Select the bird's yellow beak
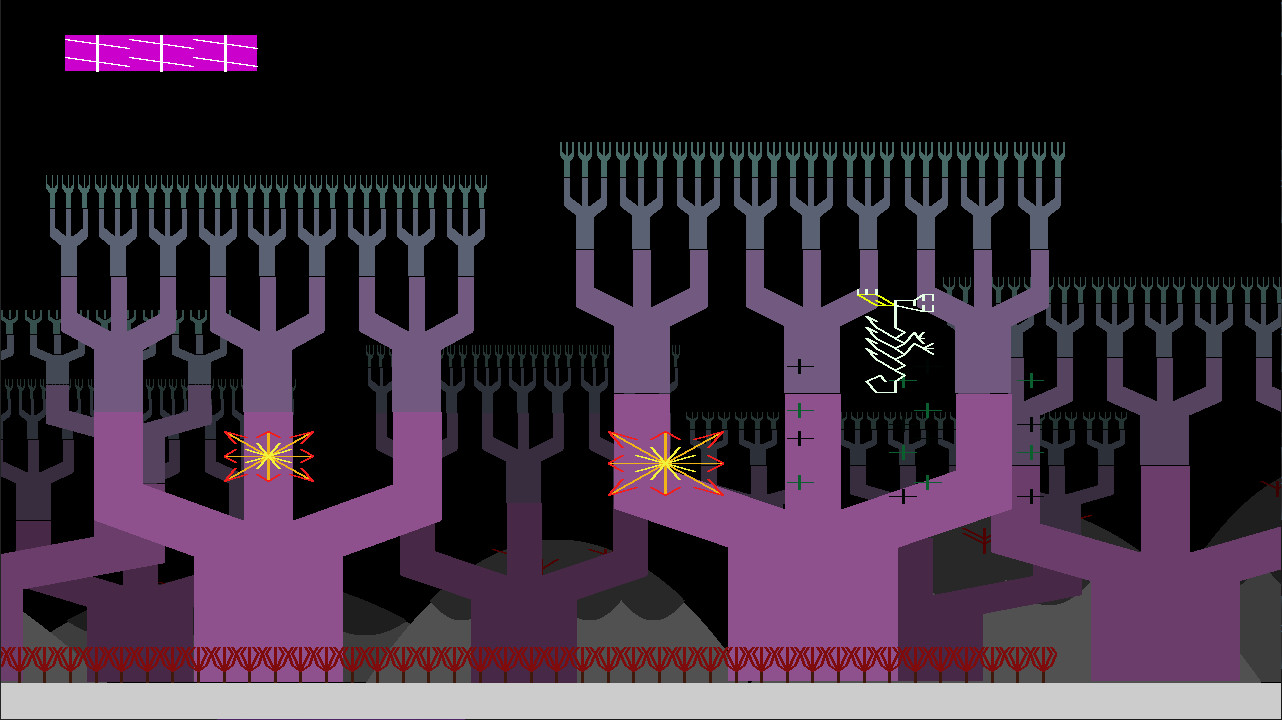The image size is (1282, 720). pyautogui.click(x=875, y=300)
